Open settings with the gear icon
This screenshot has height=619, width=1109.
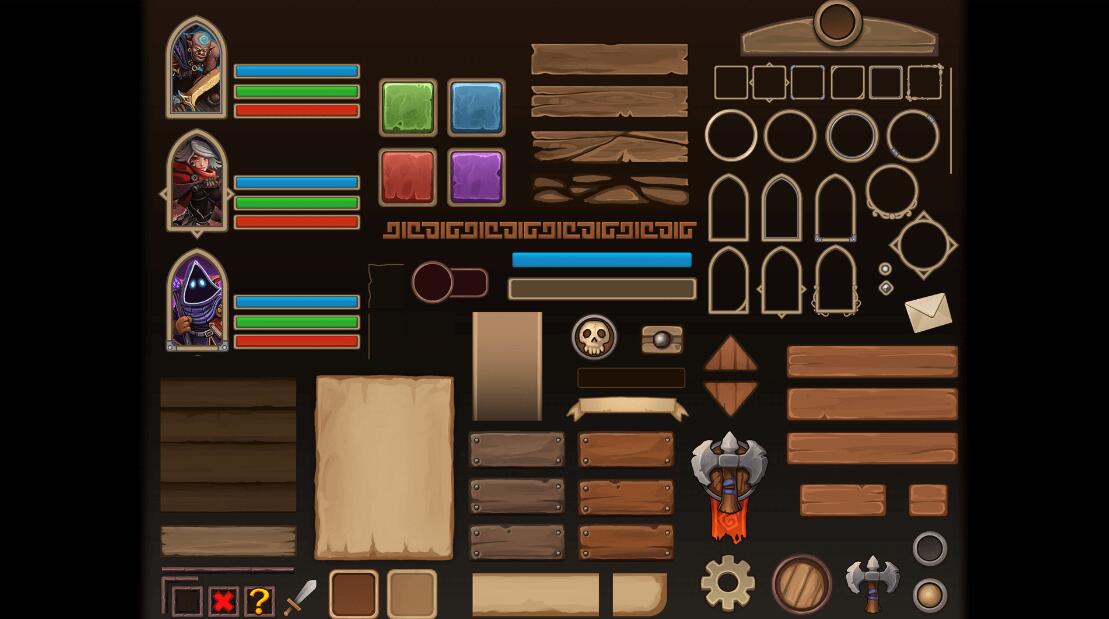click(728, 582)
